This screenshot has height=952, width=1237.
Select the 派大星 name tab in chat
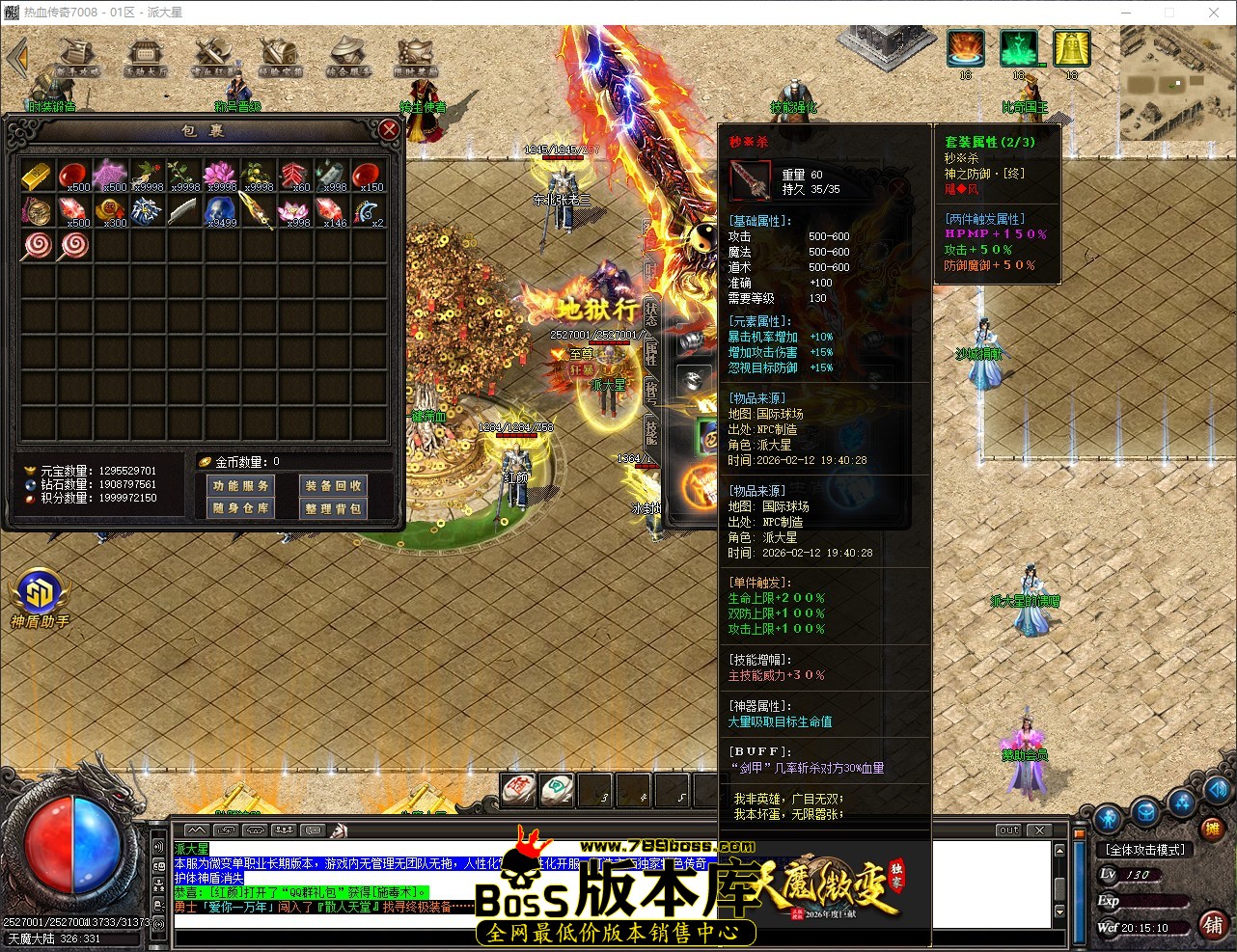(193, 850)
